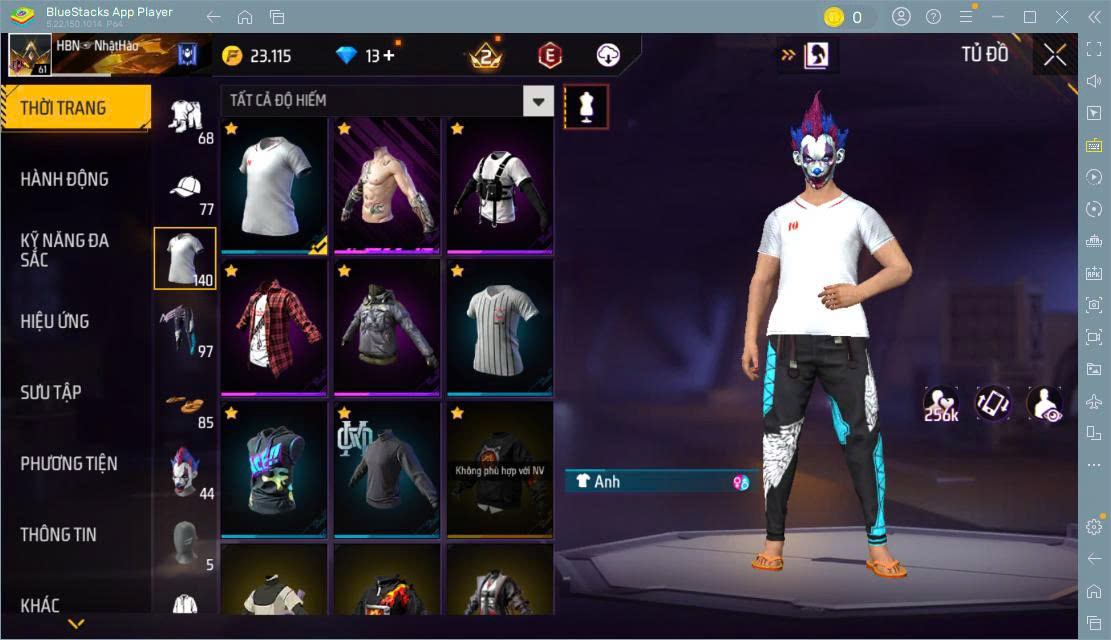The image size is (1111, 640).
Task: Switch to the sandals footwear subcategory
Action: click(x=185, y=405)
